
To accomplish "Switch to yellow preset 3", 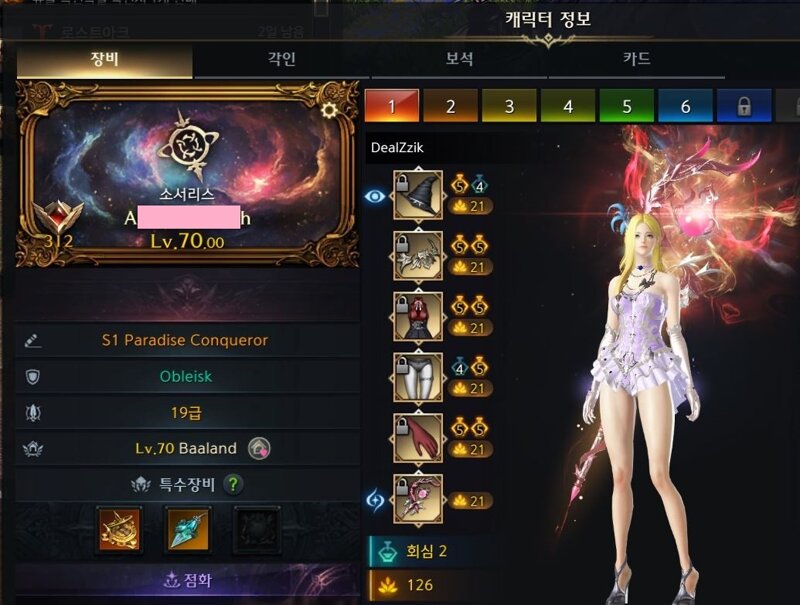I will coord(508,106).
